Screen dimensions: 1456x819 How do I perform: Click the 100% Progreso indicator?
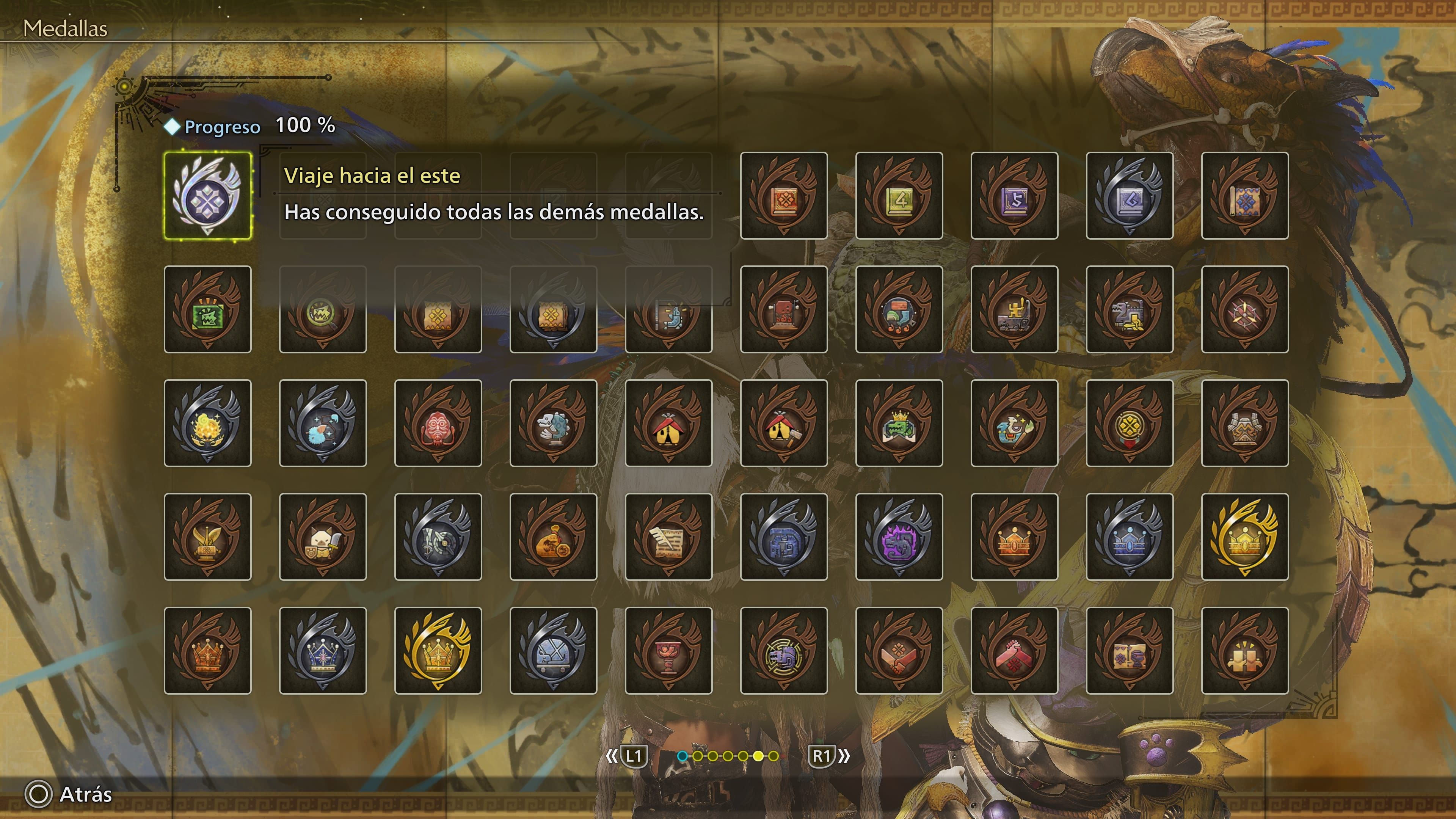tap(243, 127)
